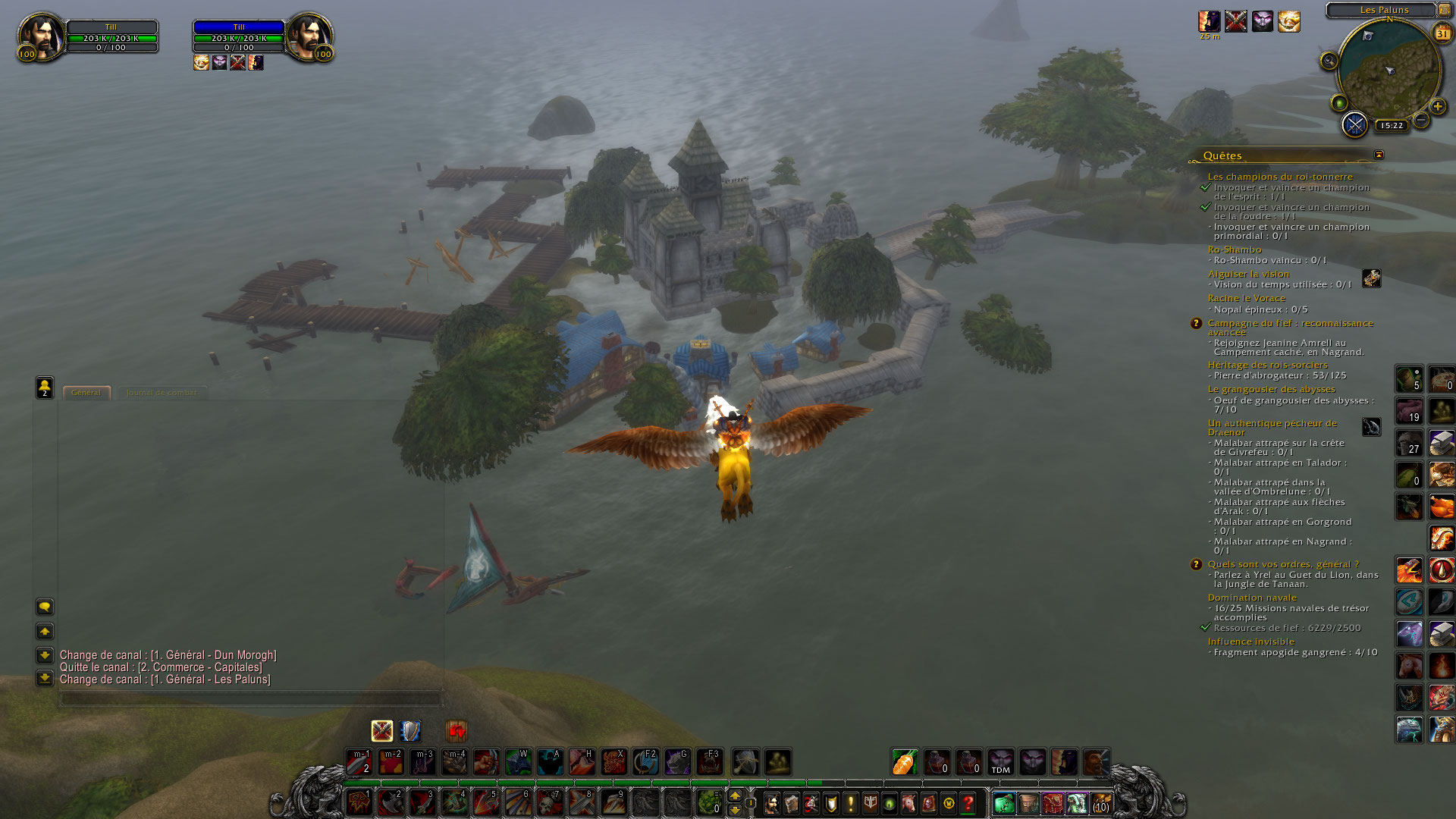Use the carrot item on the action bar
The height and width of the screenshot is (819, 1456).
pyautogui.click(x=904, y=761)
